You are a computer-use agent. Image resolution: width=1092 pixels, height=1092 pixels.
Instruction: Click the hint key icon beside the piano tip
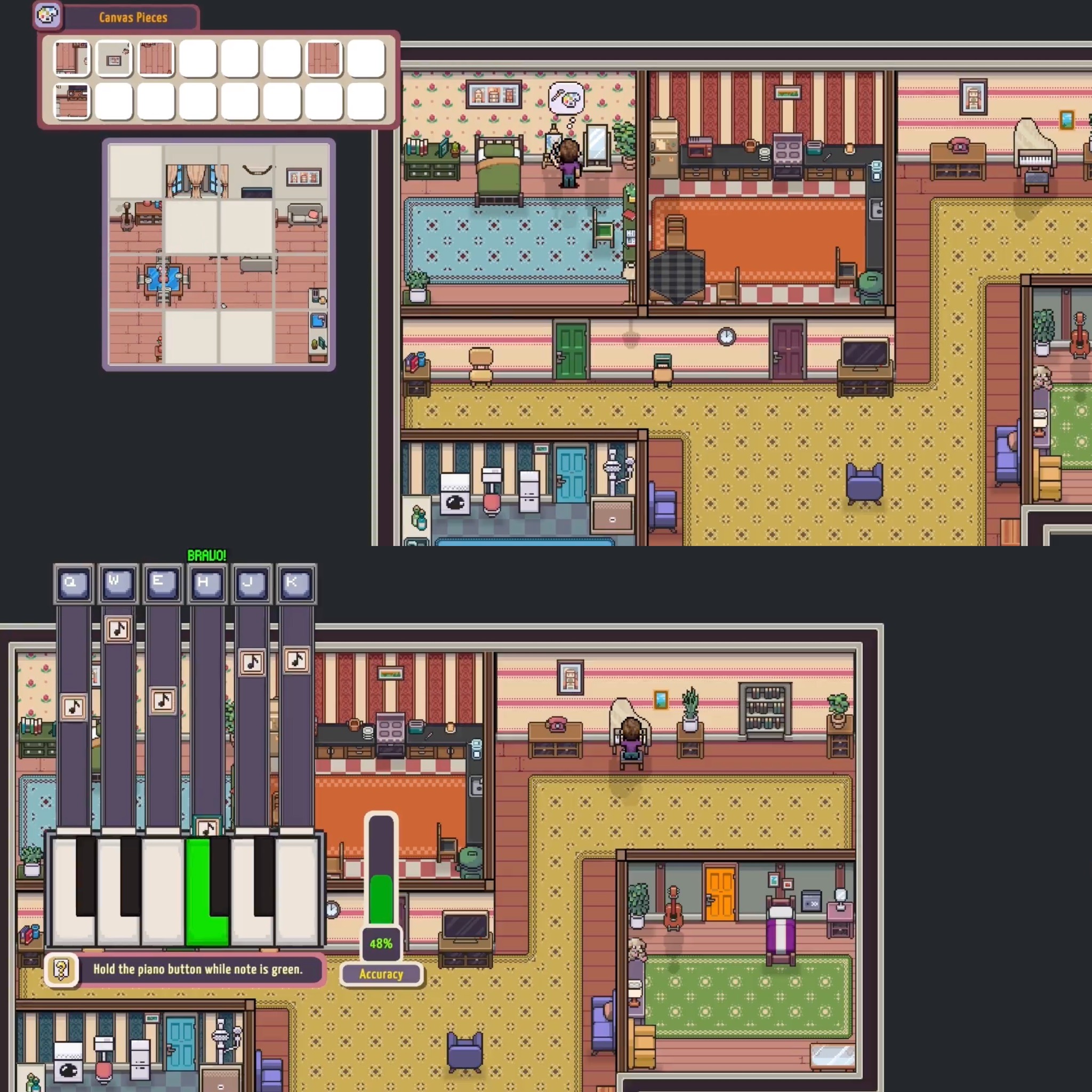(x=62, y=969)
